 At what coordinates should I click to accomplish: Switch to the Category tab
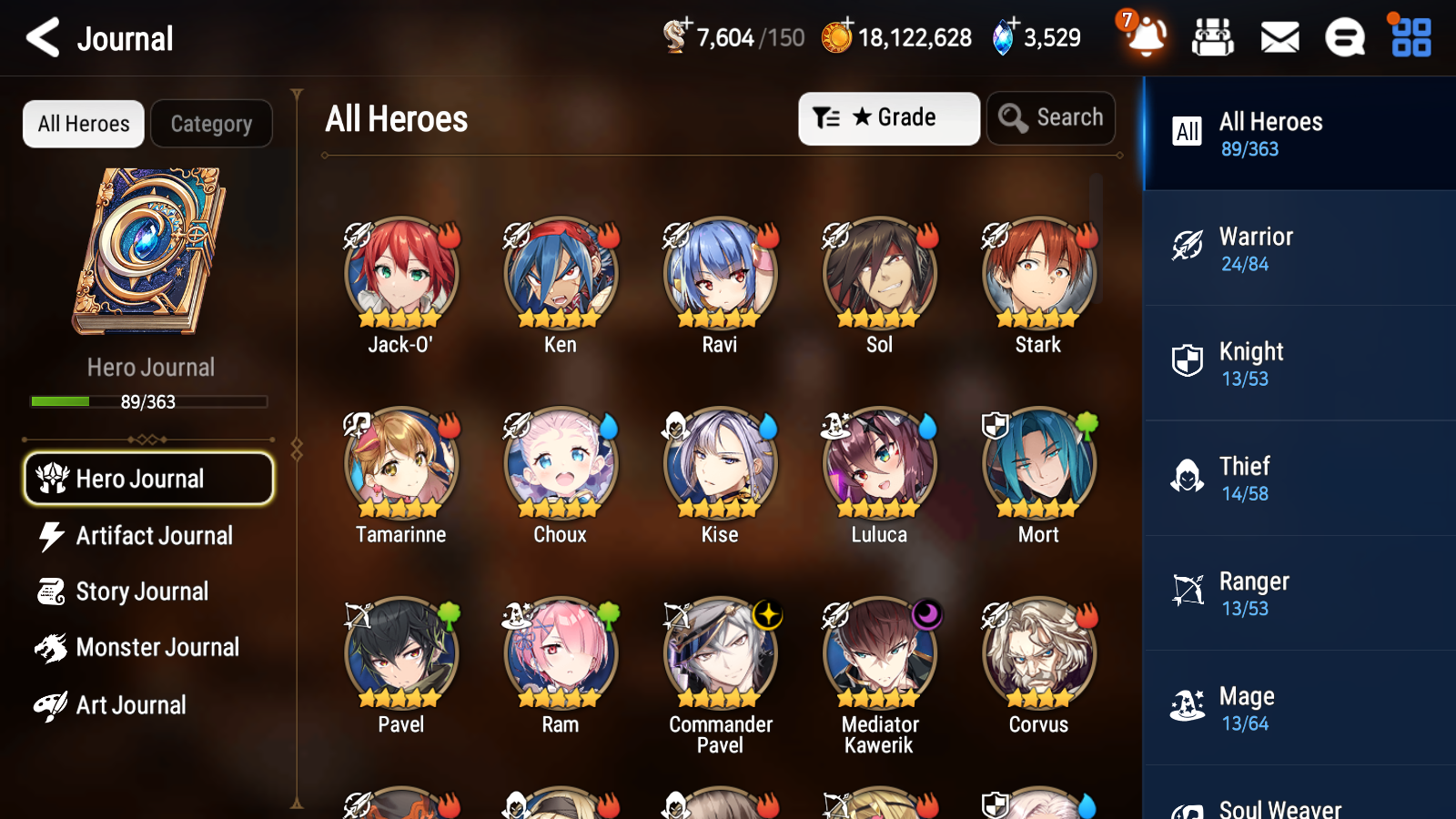tap(211, 124)
